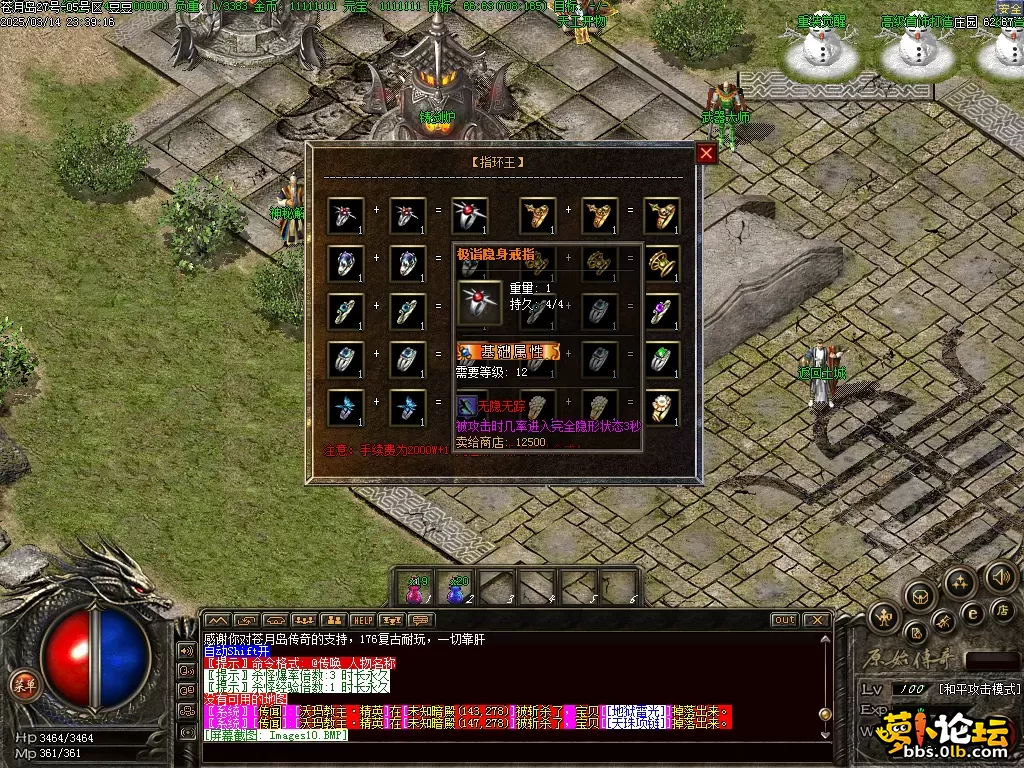Click the round 'e' button
The height and width of the screenshot is (768, 1024).
pos(972,613)
